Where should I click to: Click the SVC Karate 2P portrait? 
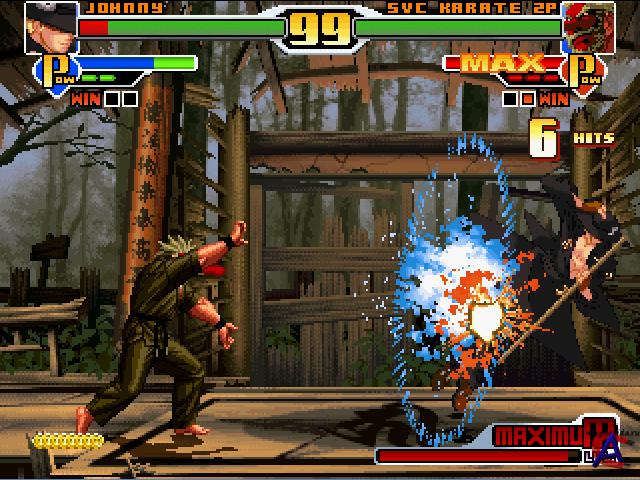click(589, 27)
